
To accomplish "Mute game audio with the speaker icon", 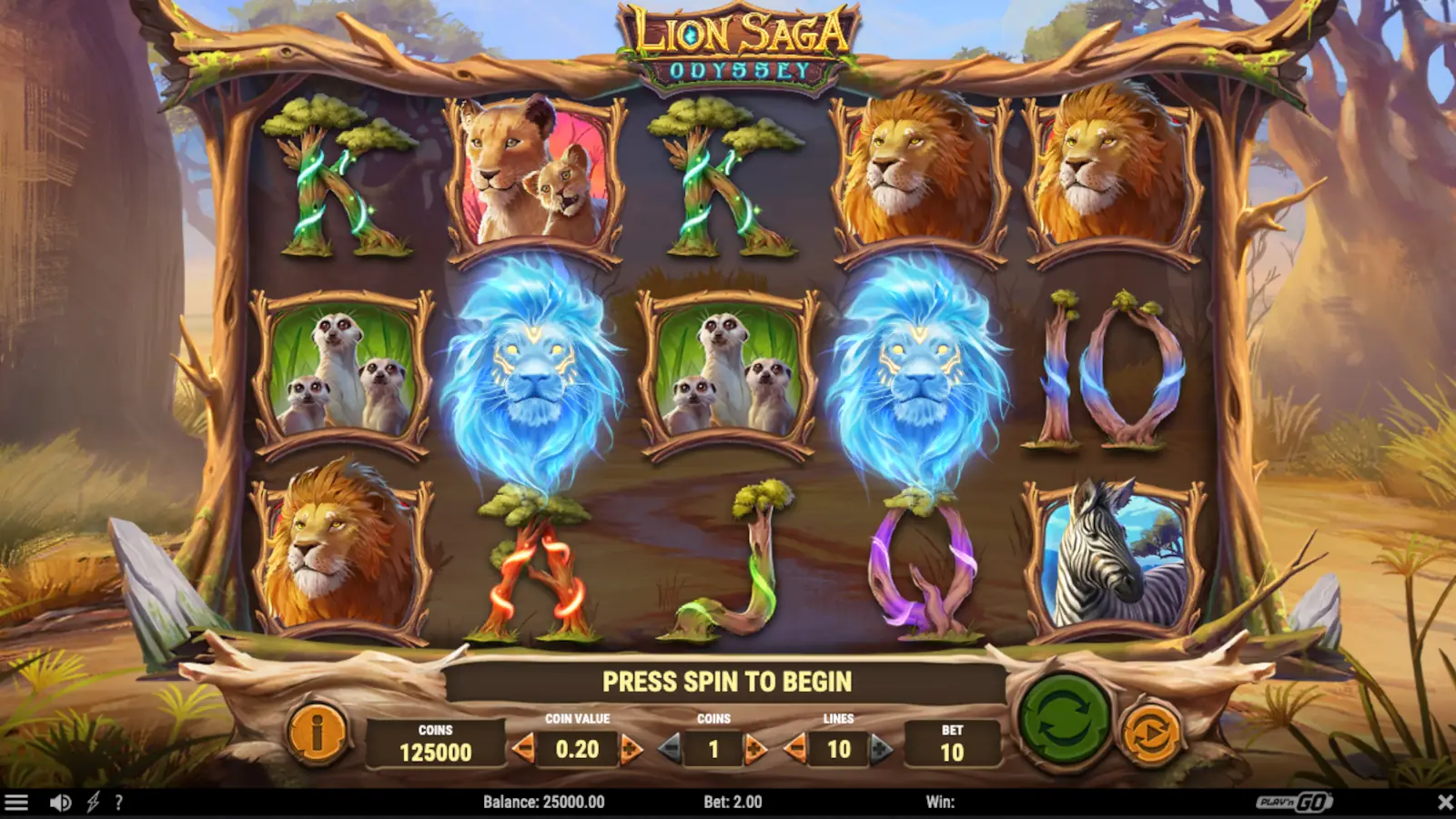I will (58, 803).
